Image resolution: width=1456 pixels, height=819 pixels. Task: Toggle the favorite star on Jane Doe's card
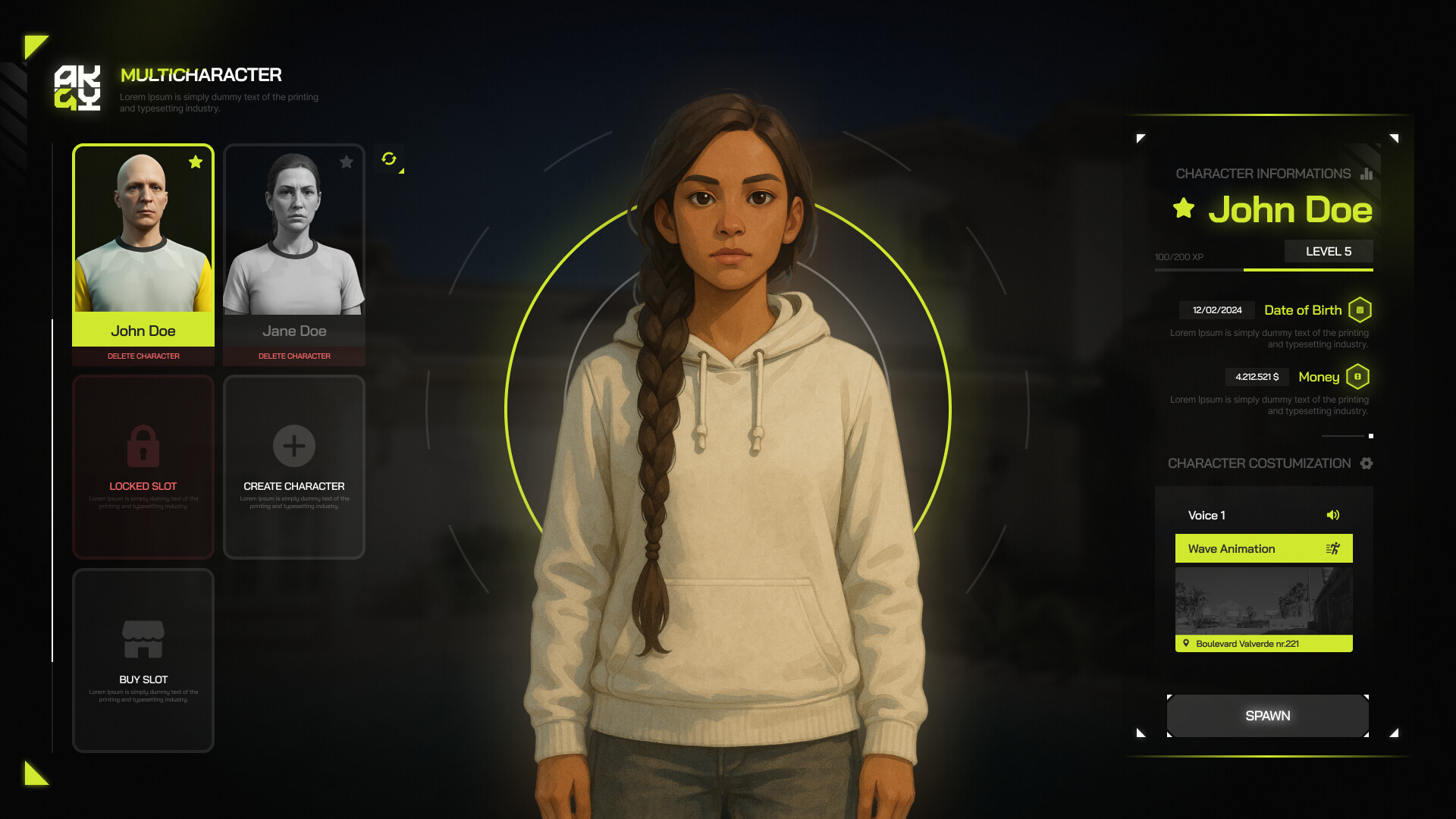347,162
